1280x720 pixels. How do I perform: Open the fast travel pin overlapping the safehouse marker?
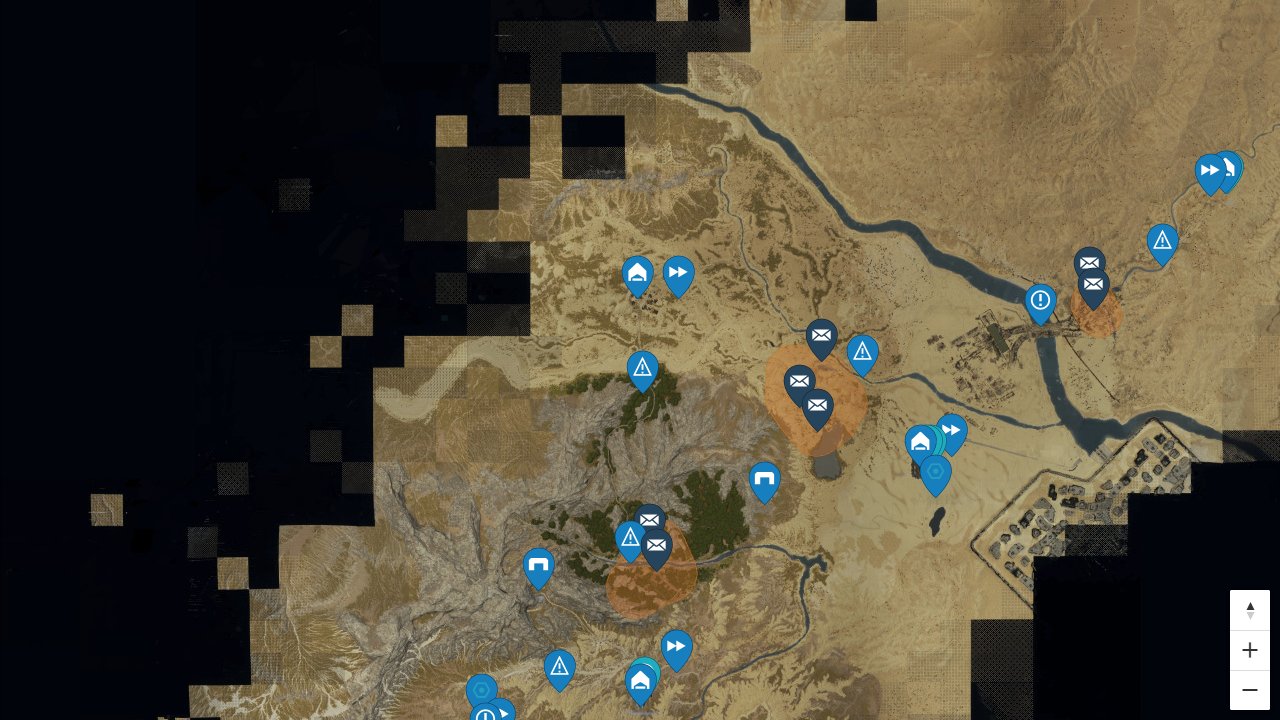point(951,430)
